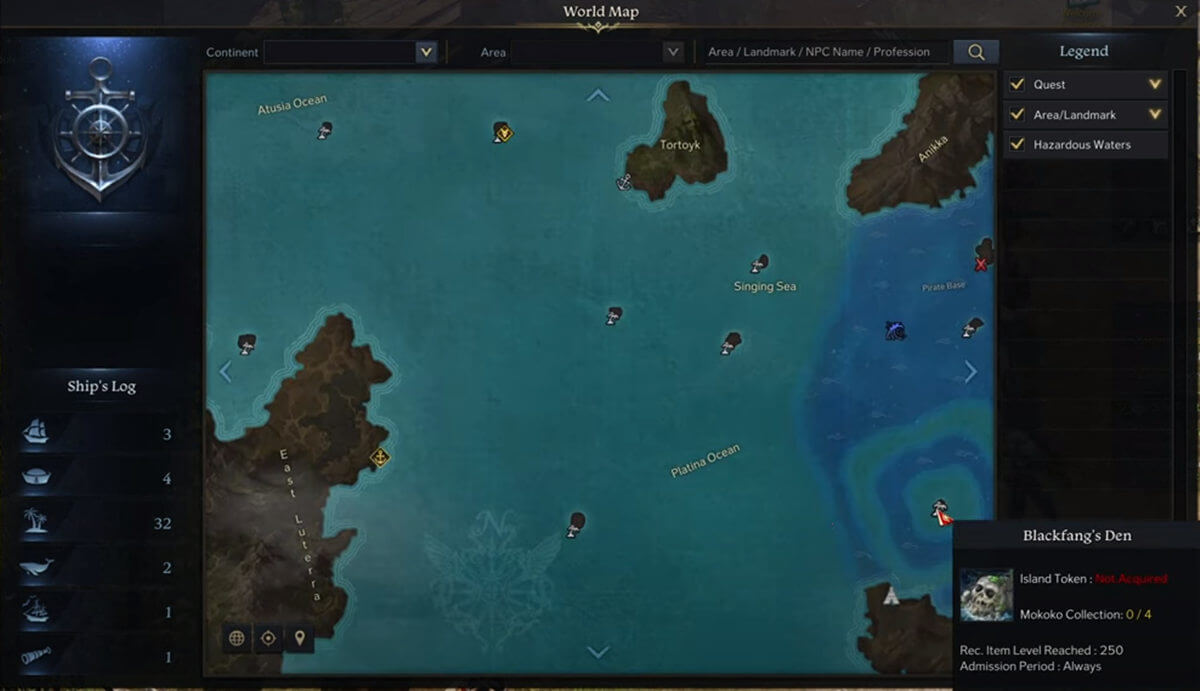The image size is (1200, 691).
Task: Toggle the Quest legend checkbox
Action: tap(1017, 85)
